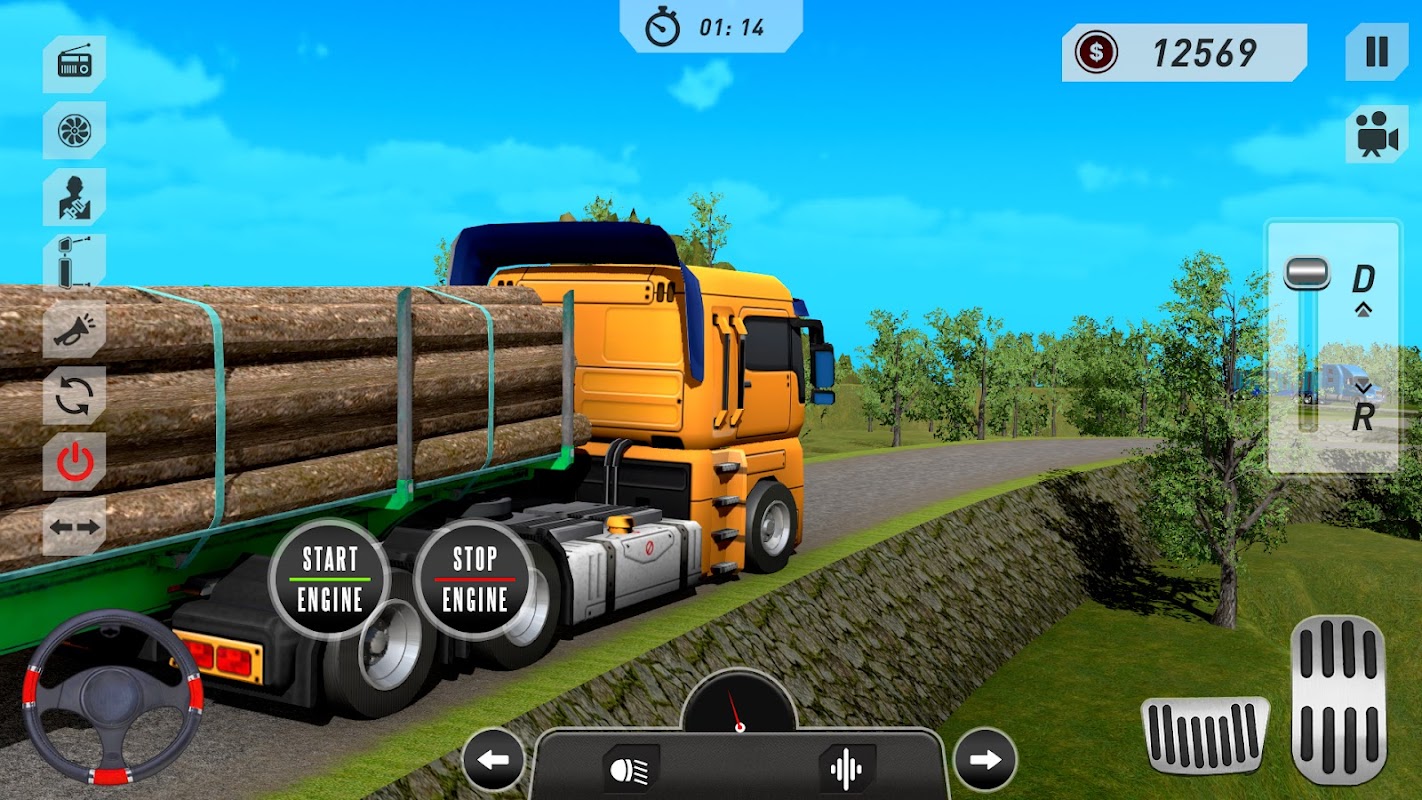This screenshot has height=800, width=1422.
Task: Step on the brake pedal
Action: point(1205,735)
